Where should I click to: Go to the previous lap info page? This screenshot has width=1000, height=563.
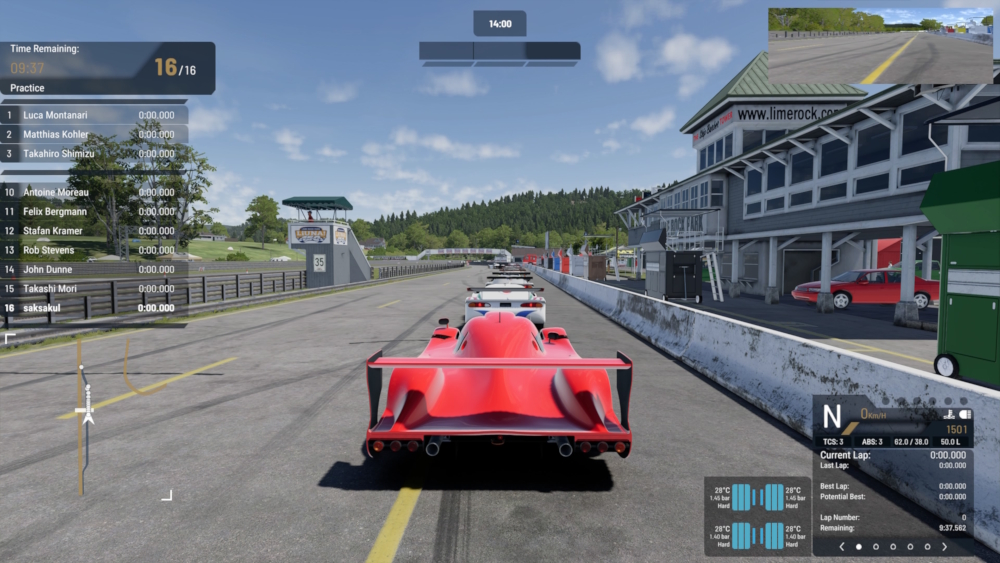(x=842, y=546)
